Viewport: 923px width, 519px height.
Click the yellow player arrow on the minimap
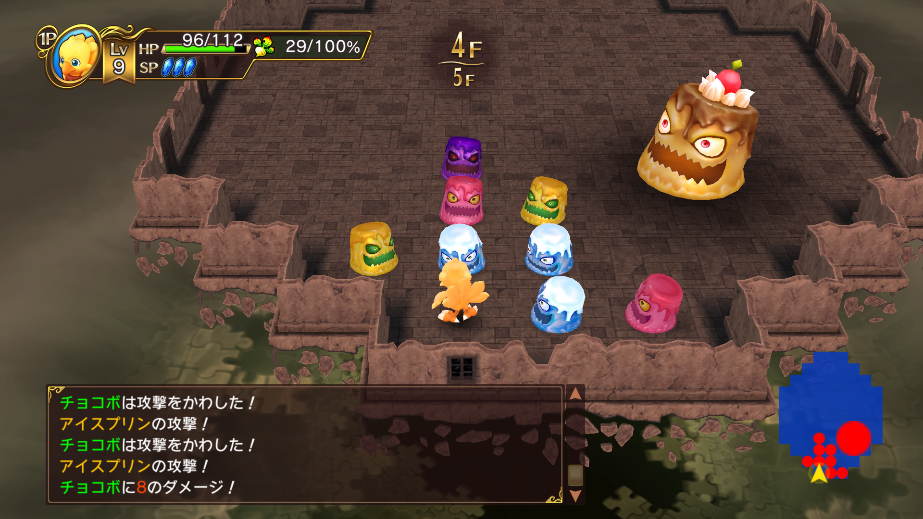(819, 474)
